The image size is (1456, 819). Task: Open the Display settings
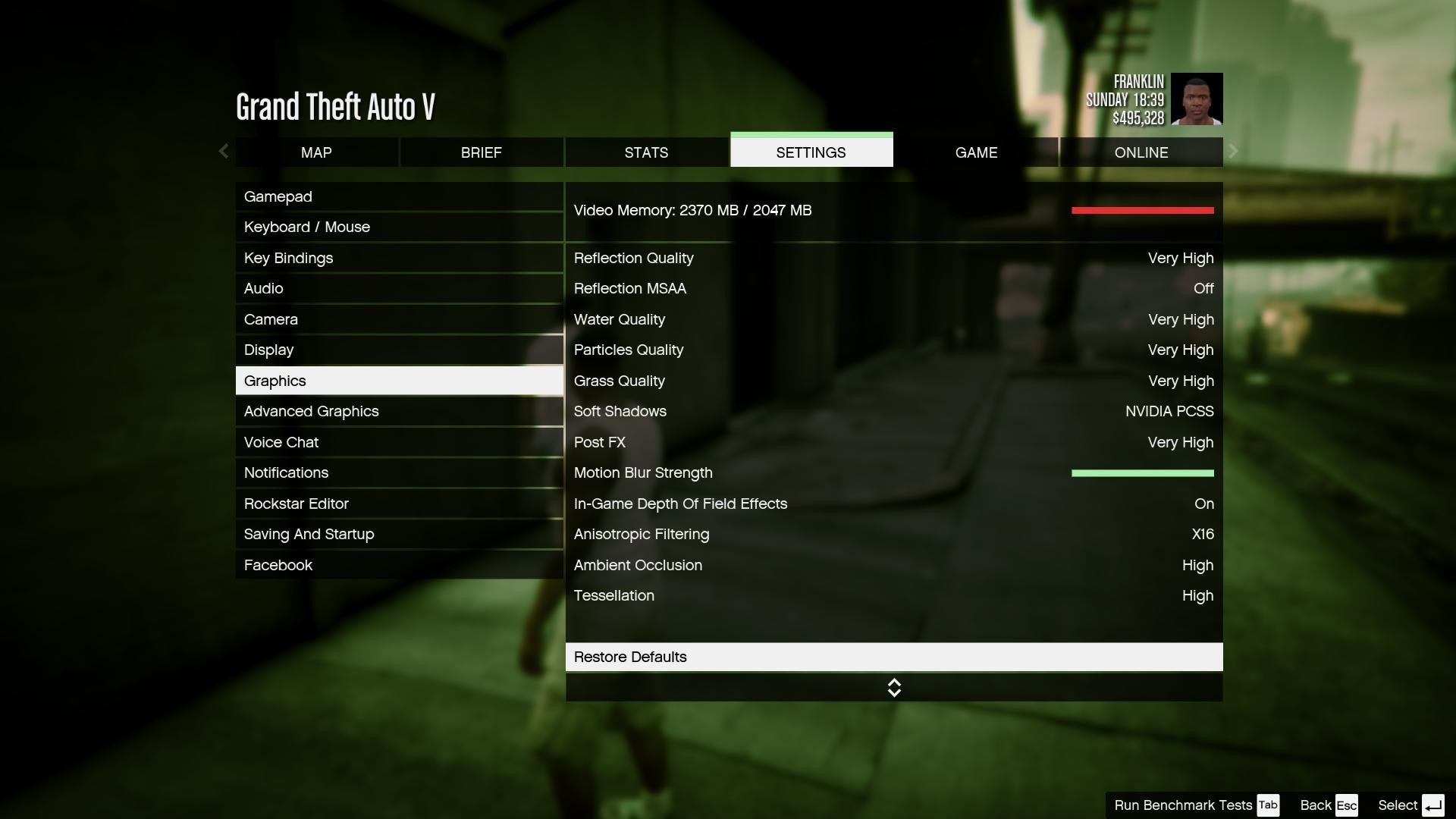pos(399,350)
